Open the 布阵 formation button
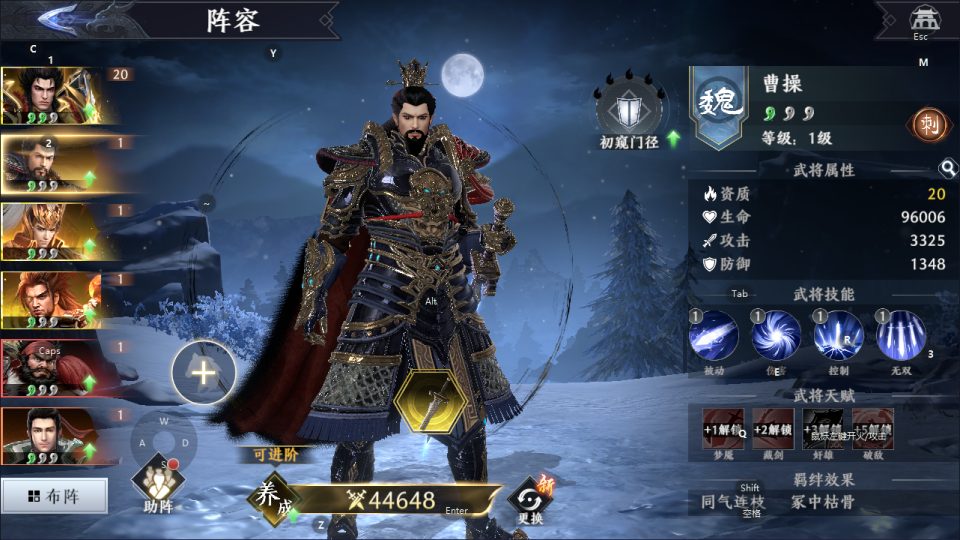This screenshot has width=960, height=540. coord(54,495)
